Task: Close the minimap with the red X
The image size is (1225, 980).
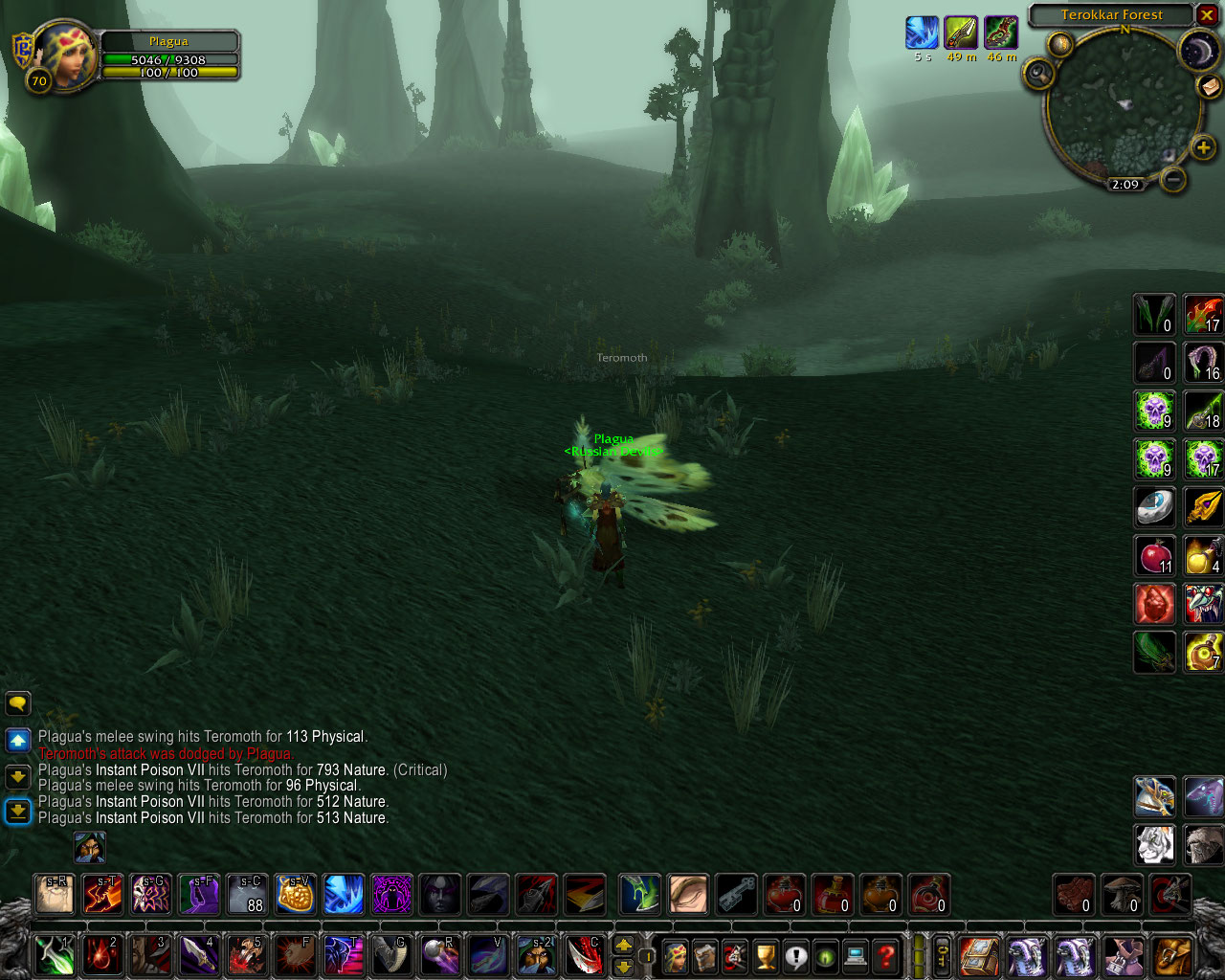Action: click(x=1207, y=15)
